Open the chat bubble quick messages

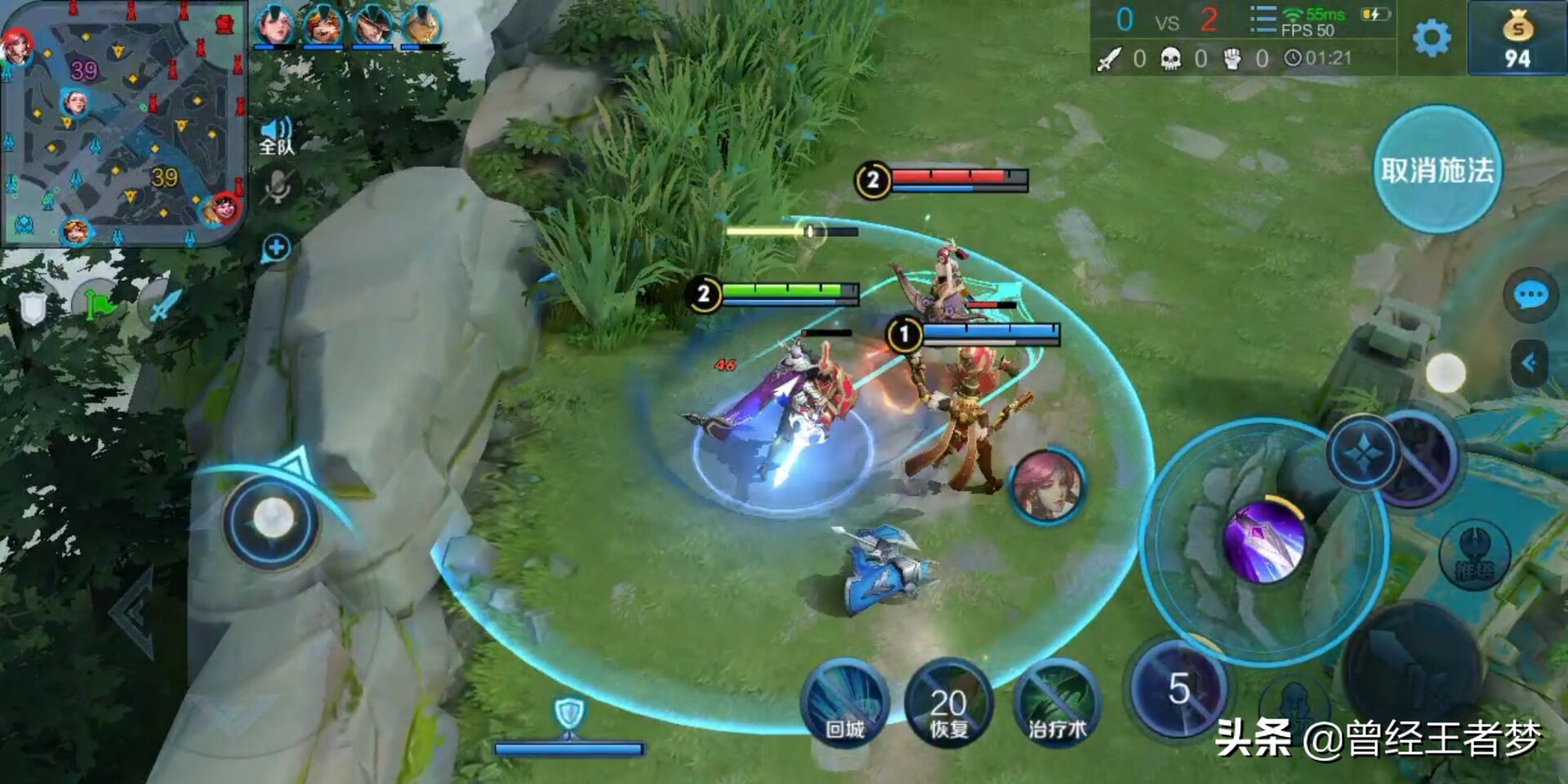(x=1530, y=295)
